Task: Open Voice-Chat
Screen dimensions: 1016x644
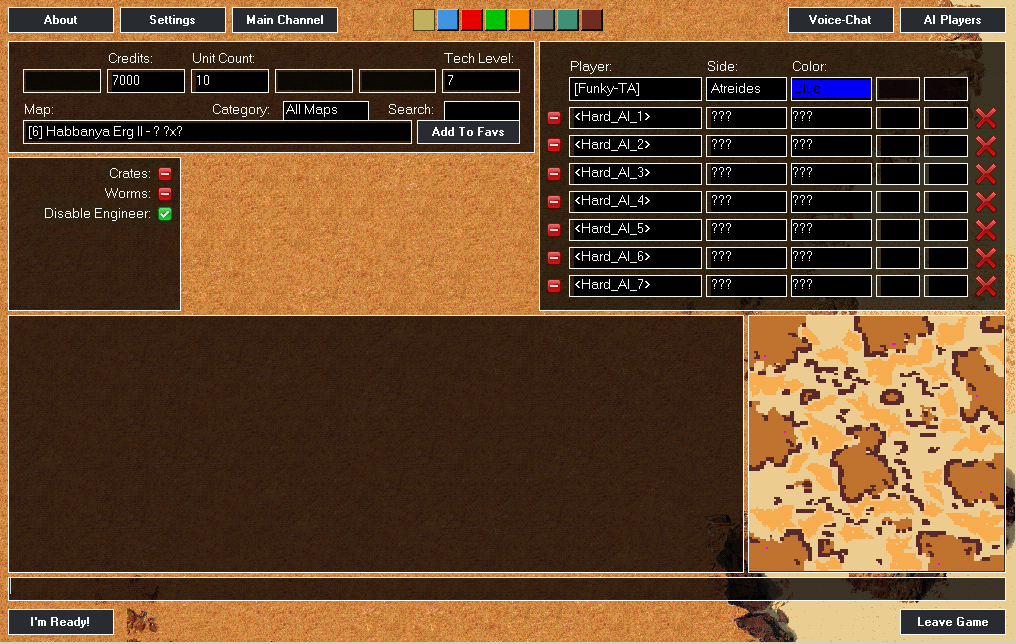Action: 840,20
